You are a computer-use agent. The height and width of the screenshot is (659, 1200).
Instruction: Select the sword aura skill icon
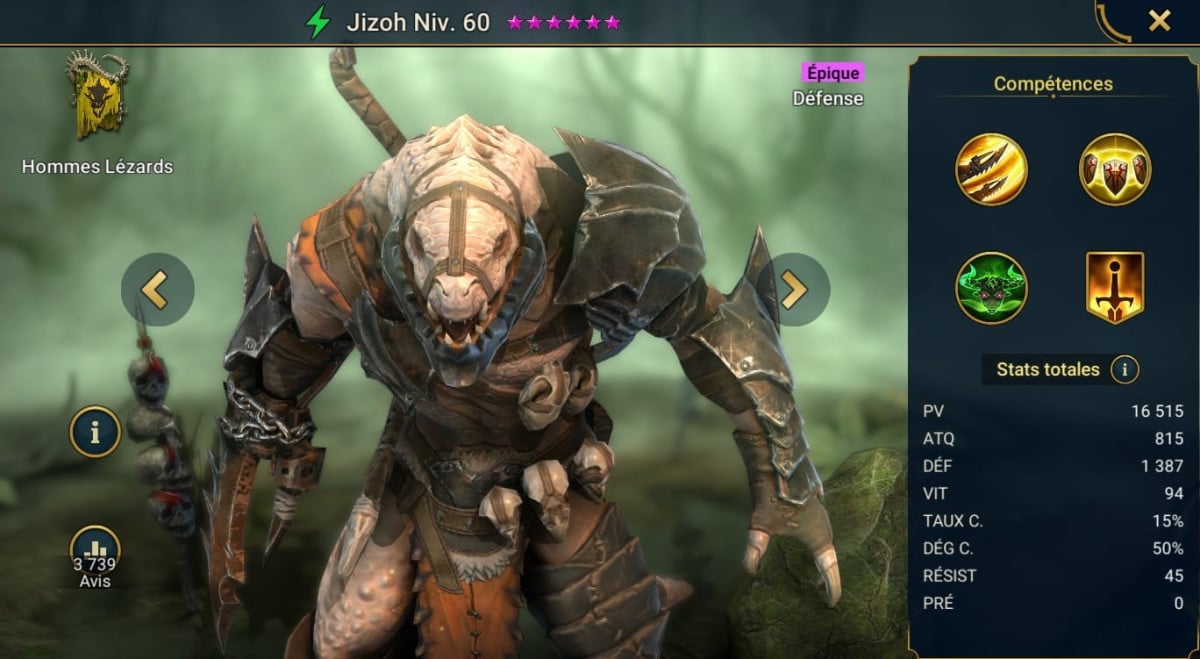pos(1115,288)
